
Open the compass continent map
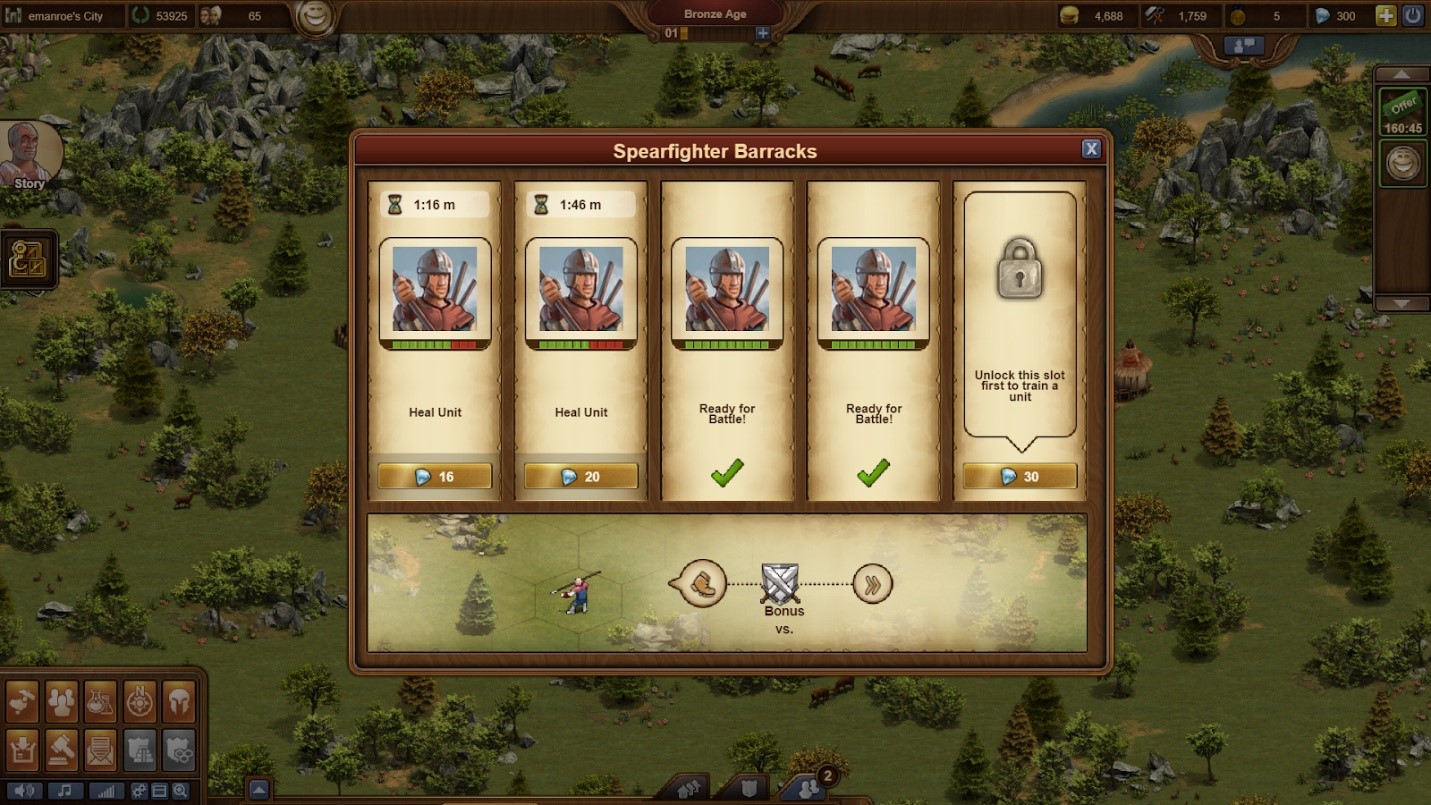click(140, 702)
